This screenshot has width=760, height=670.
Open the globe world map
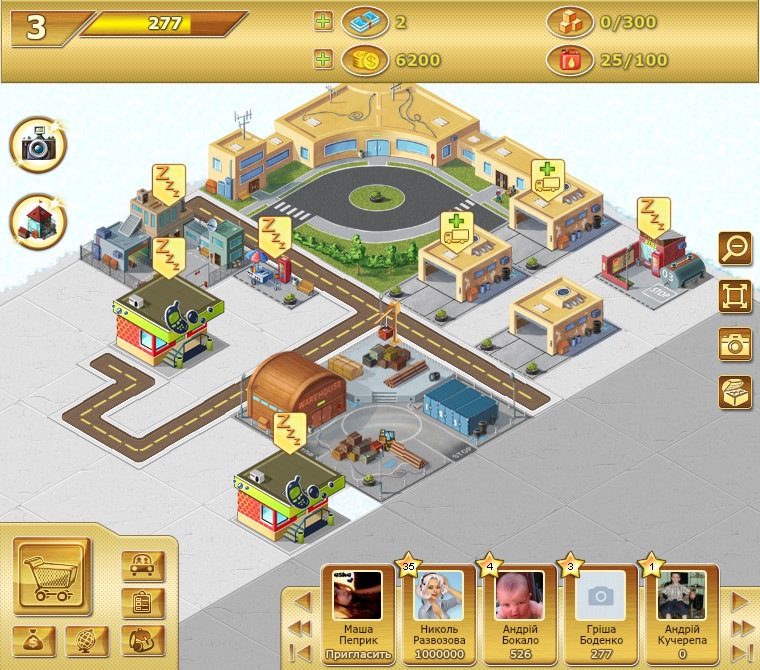pos(87,640)
